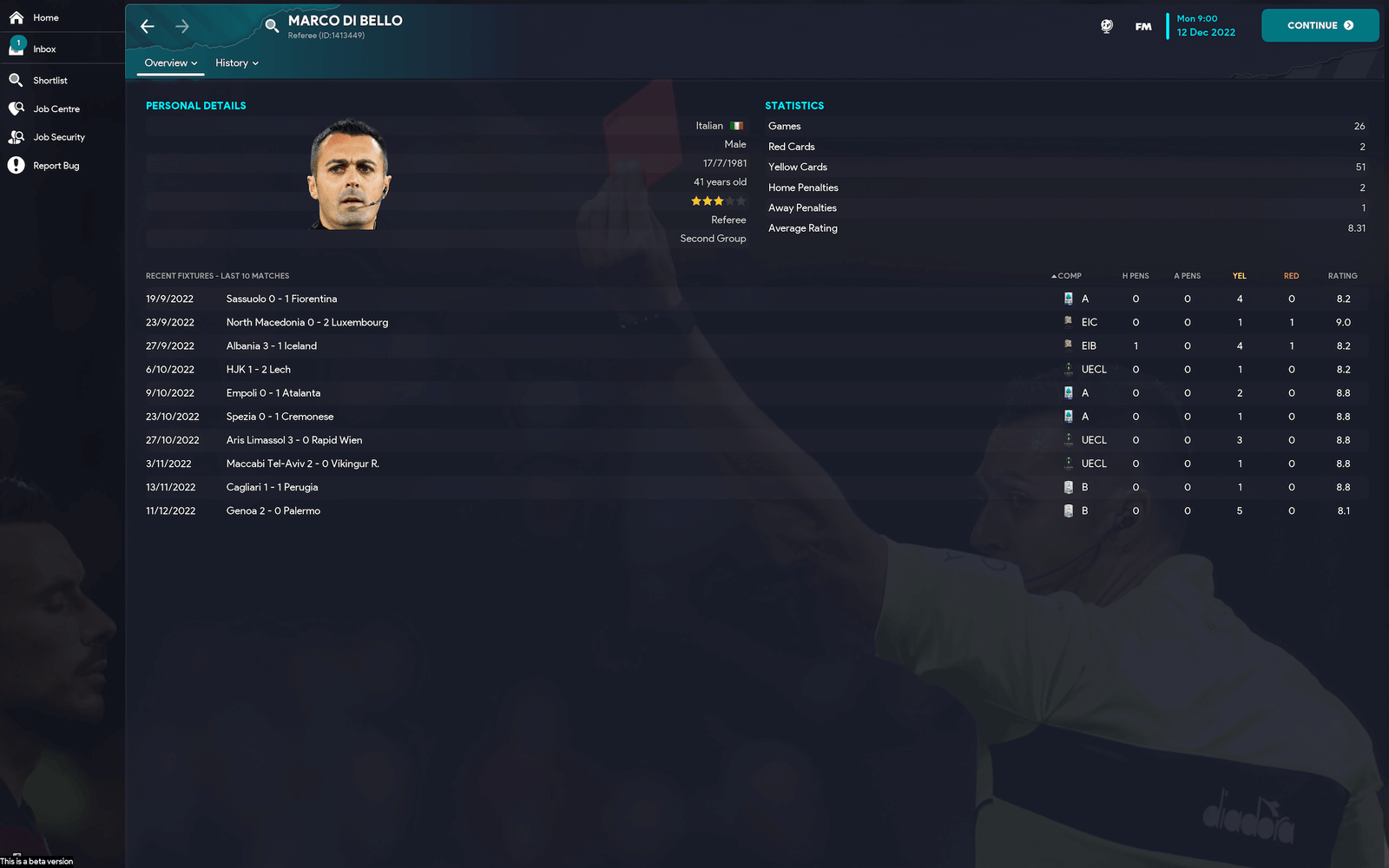Image resolution: width=1389 pixels, height=868 pixels.
Task: Open the Inbox
Action: 43,49
